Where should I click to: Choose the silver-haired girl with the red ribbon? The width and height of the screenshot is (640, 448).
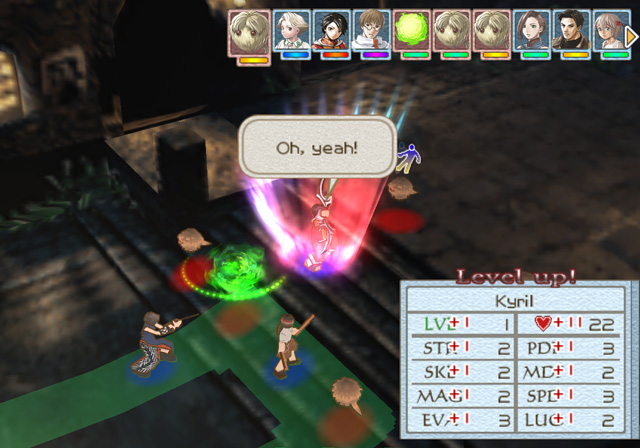pos(609,31)
